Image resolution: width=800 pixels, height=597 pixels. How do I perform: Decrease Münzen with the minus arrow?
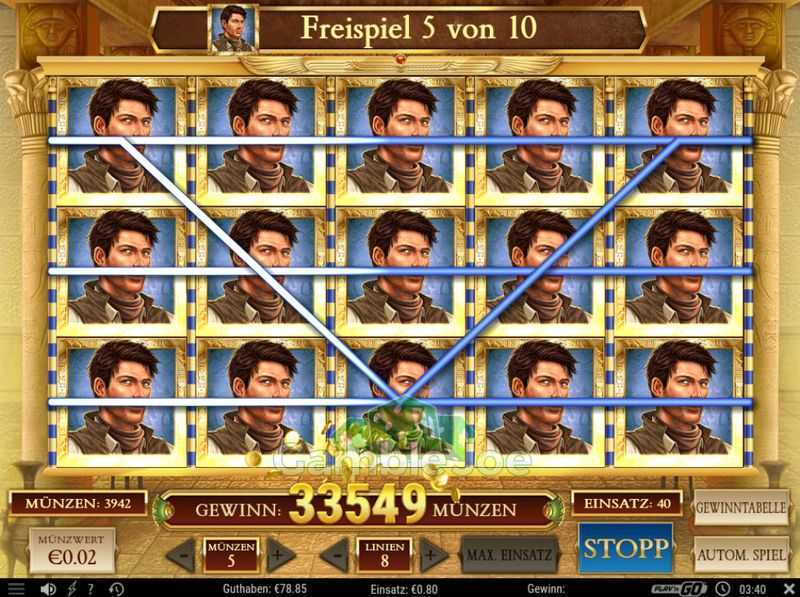[x=181, y=553]
